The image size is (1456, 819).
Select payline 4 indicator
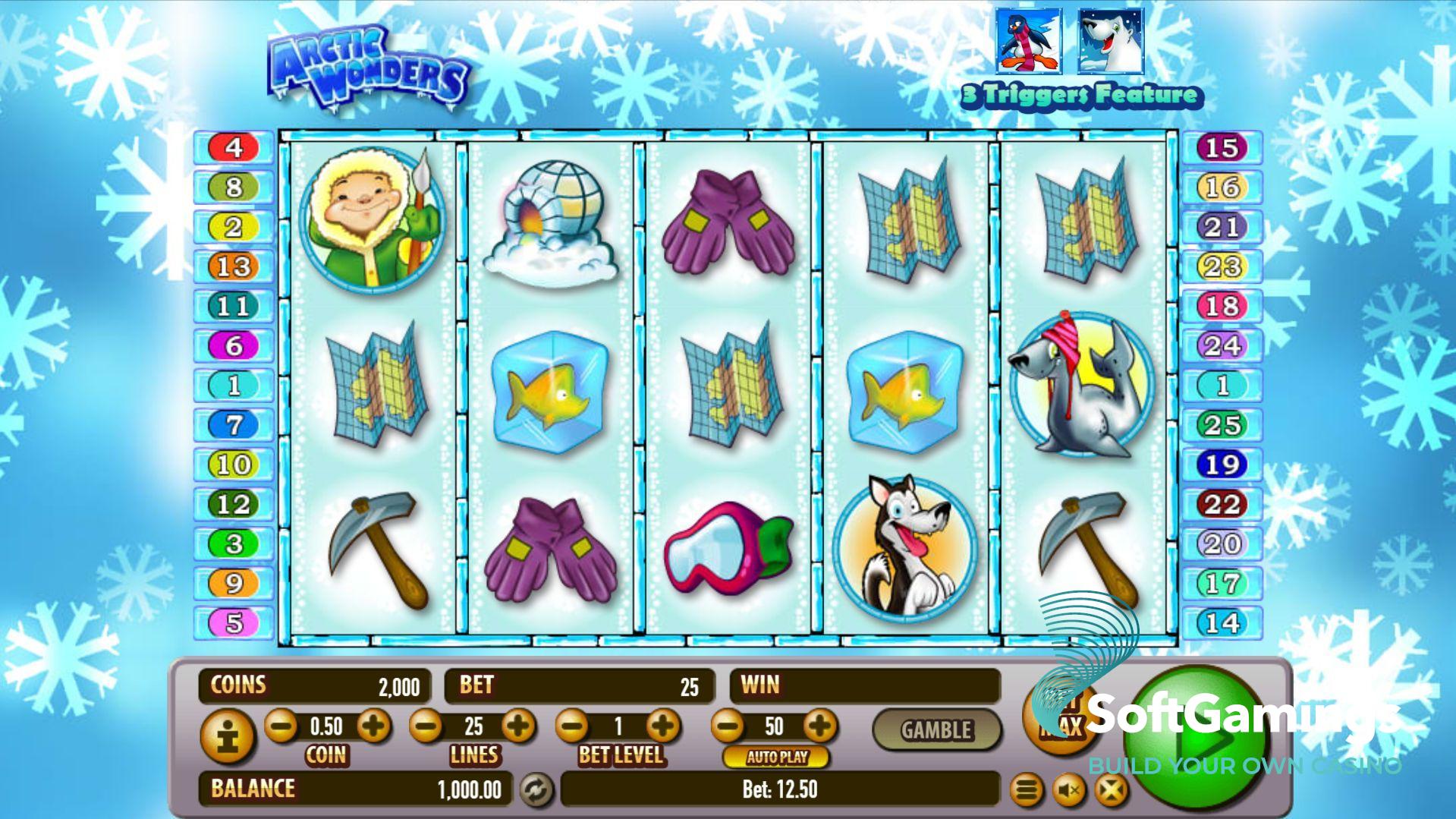click(x=234, y=147)
